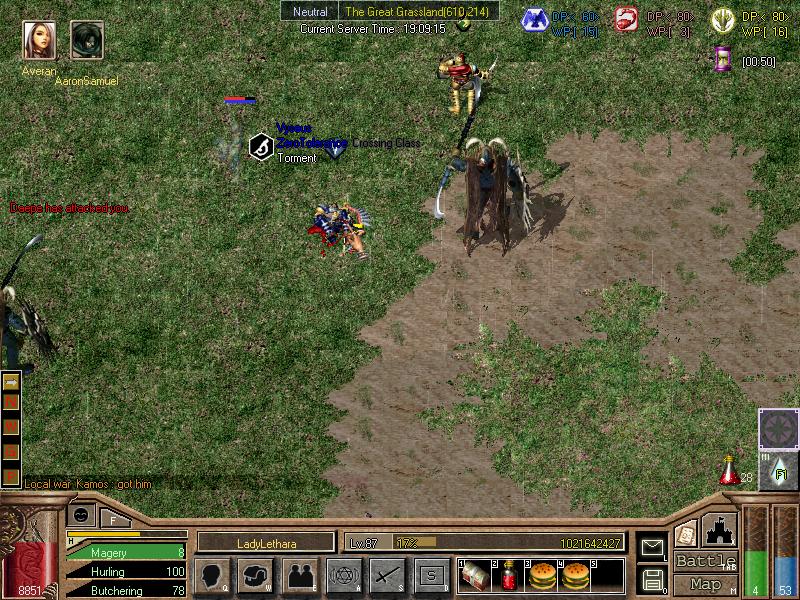Open the crossed sword skills button
800x600 pixels.
388,575
